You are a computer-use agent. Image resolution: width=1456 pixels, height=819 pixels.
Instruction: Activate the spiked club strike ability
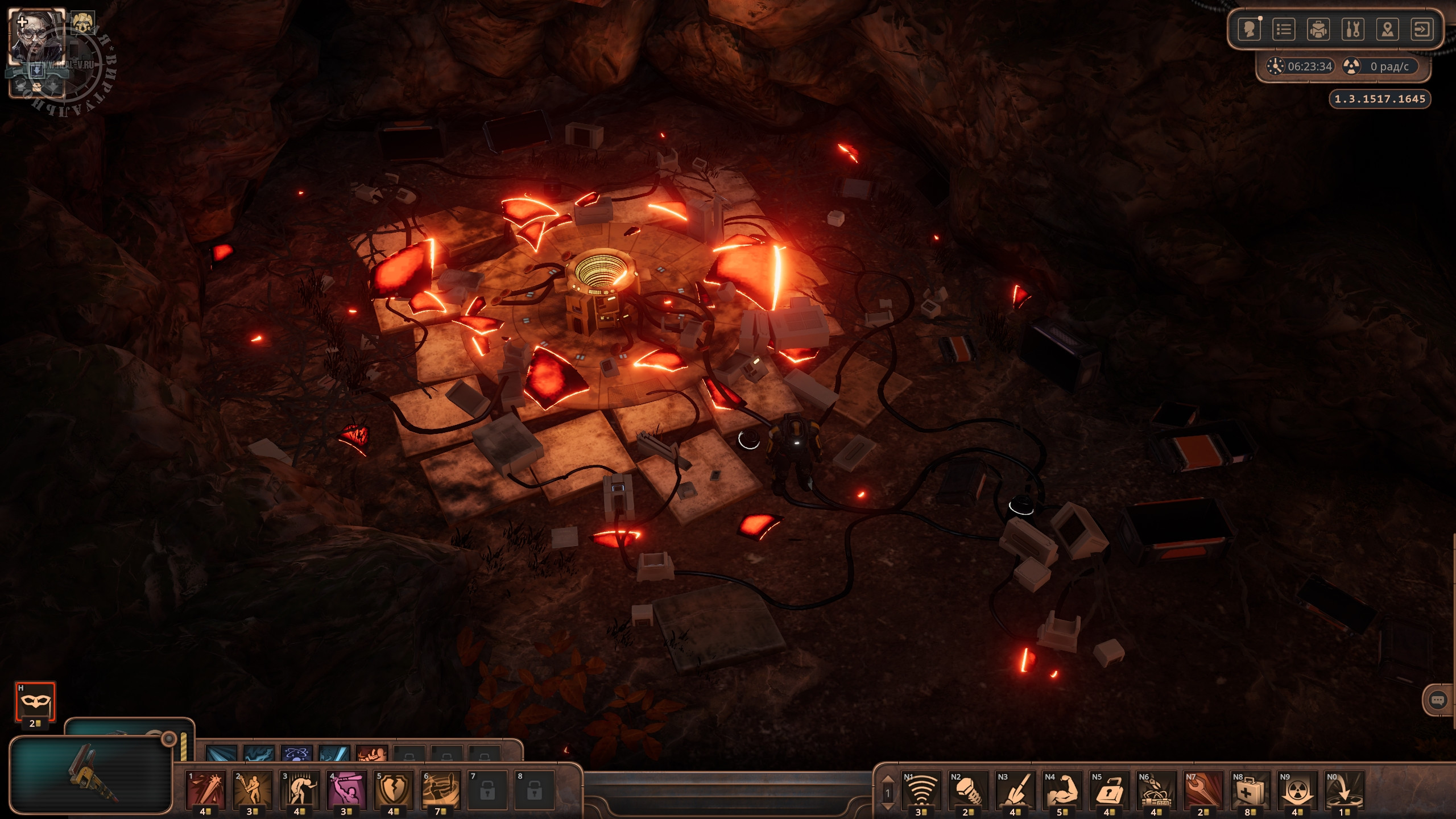(x=206, y=789)
